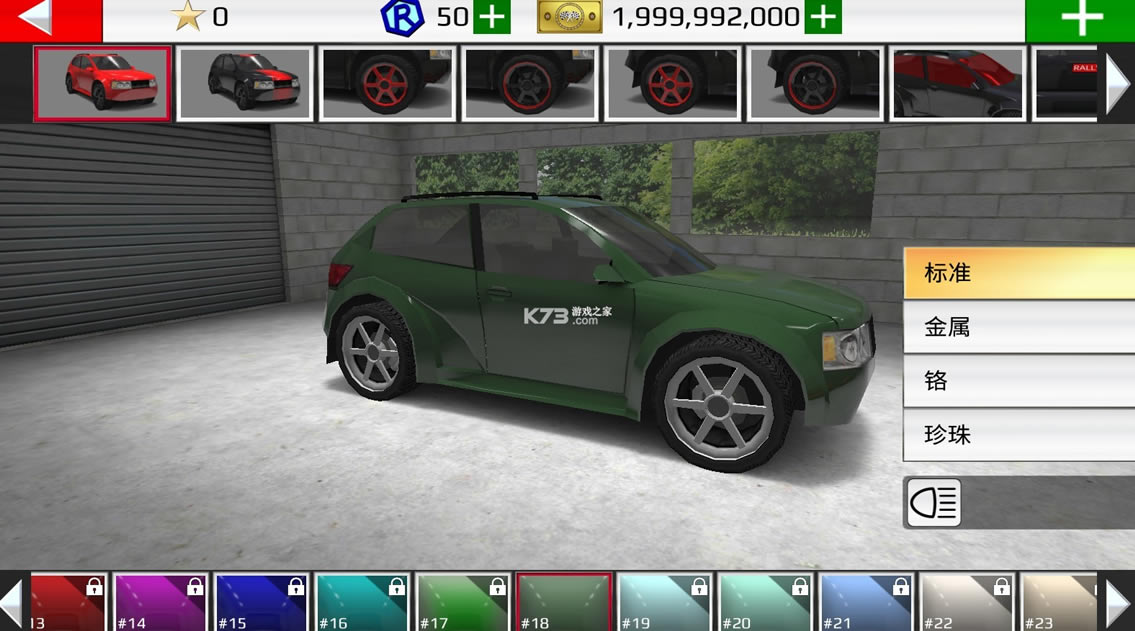
Task: Pick purple paint color #14
Action: pyautogui.click(x=161, y=602)
